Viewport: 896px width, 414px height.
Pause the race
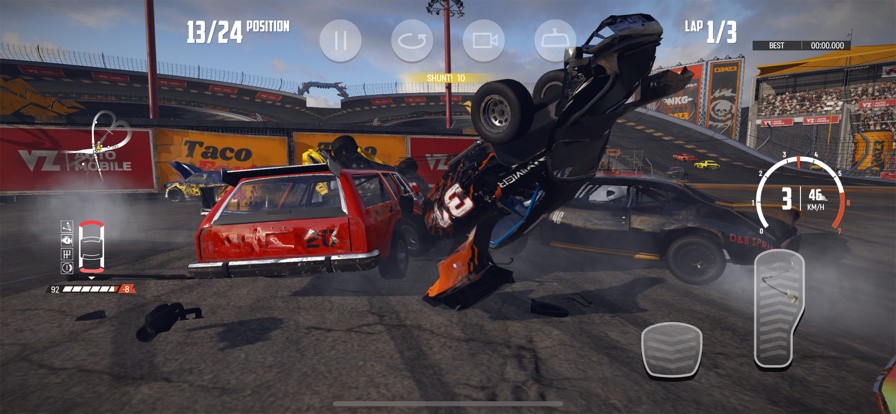340,41
